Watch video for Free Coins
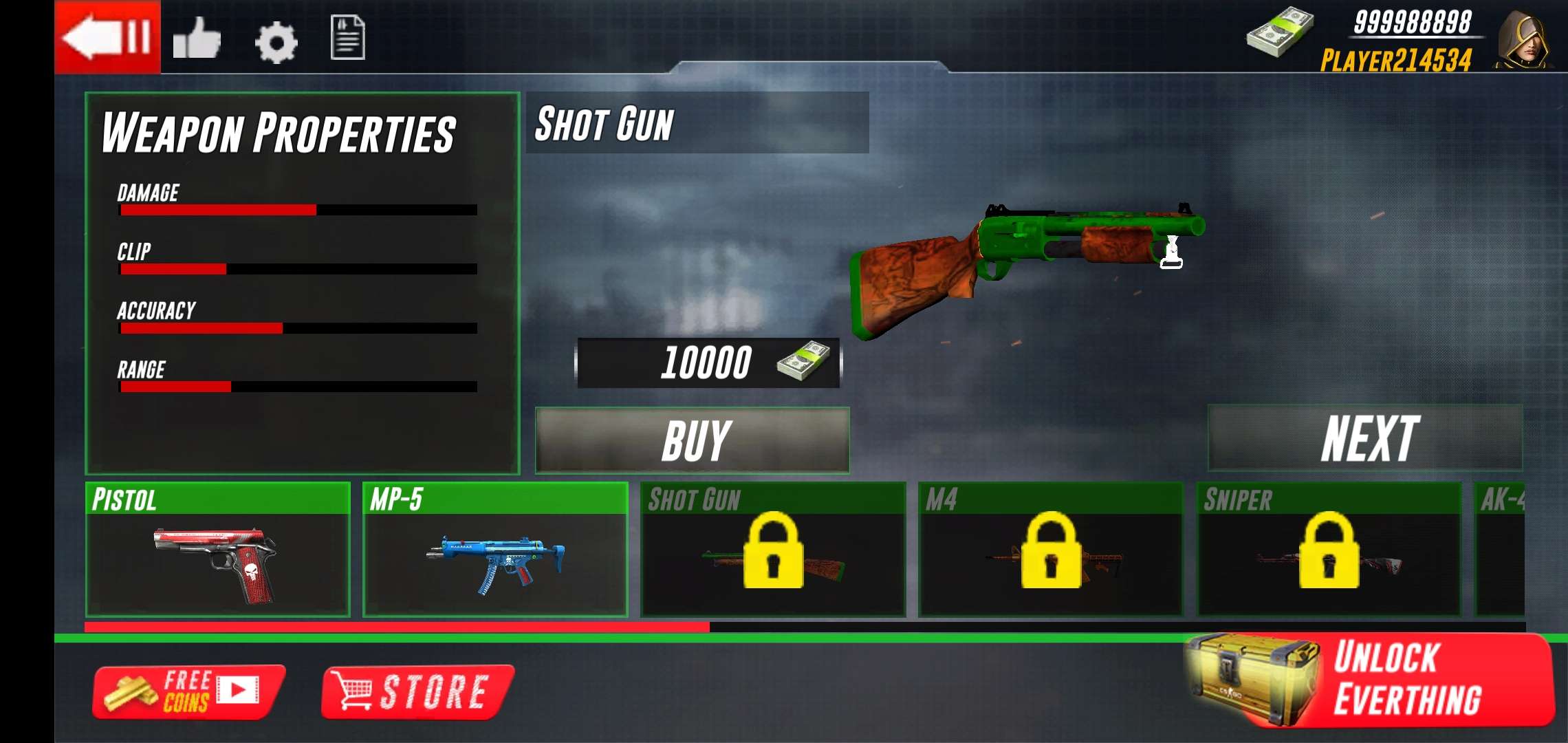Screen dimensions: 1568x743 [x=188, y=692]
